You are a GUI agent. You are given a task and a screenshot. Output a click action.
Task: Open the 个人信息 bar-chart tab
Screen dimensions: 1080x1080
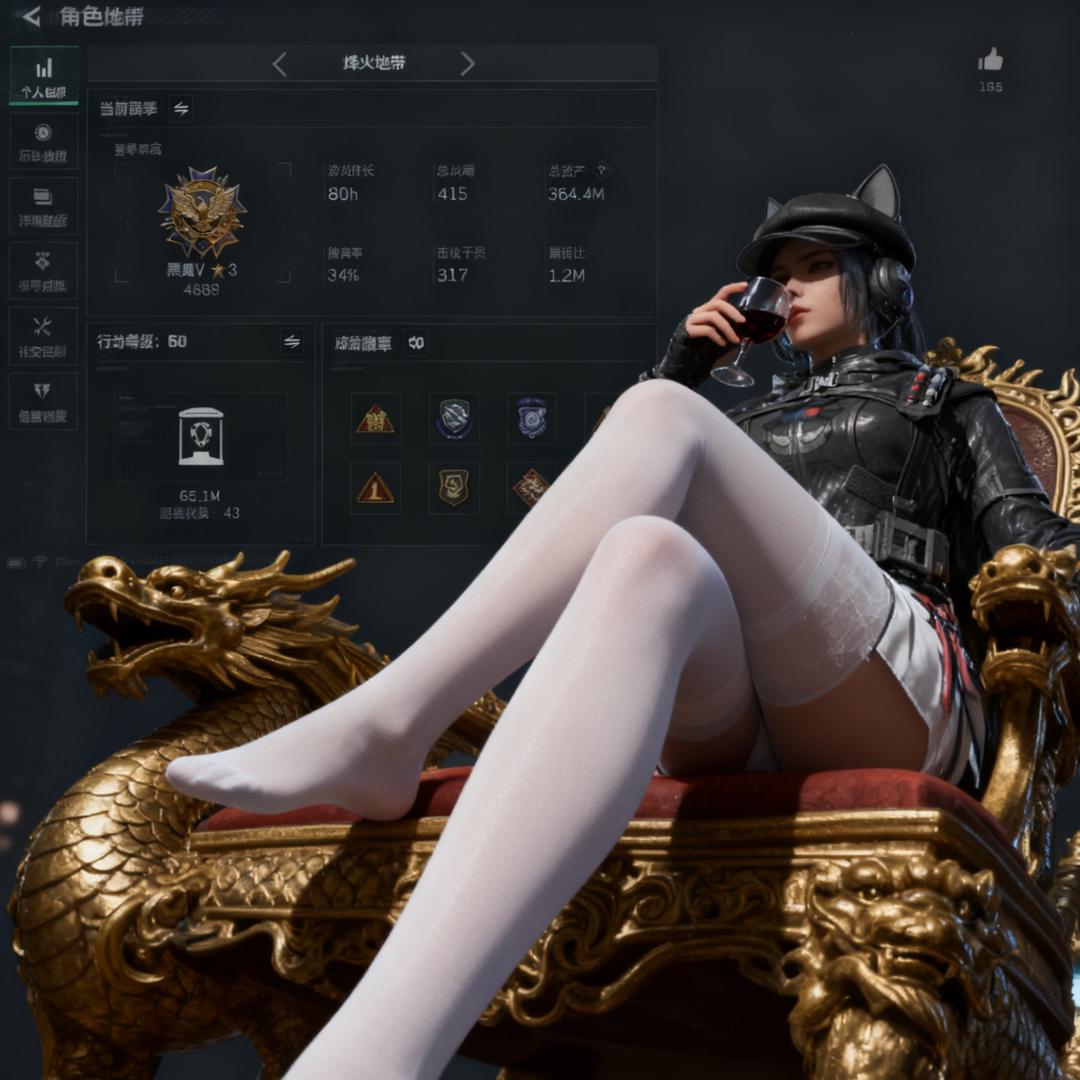[44, 76]
